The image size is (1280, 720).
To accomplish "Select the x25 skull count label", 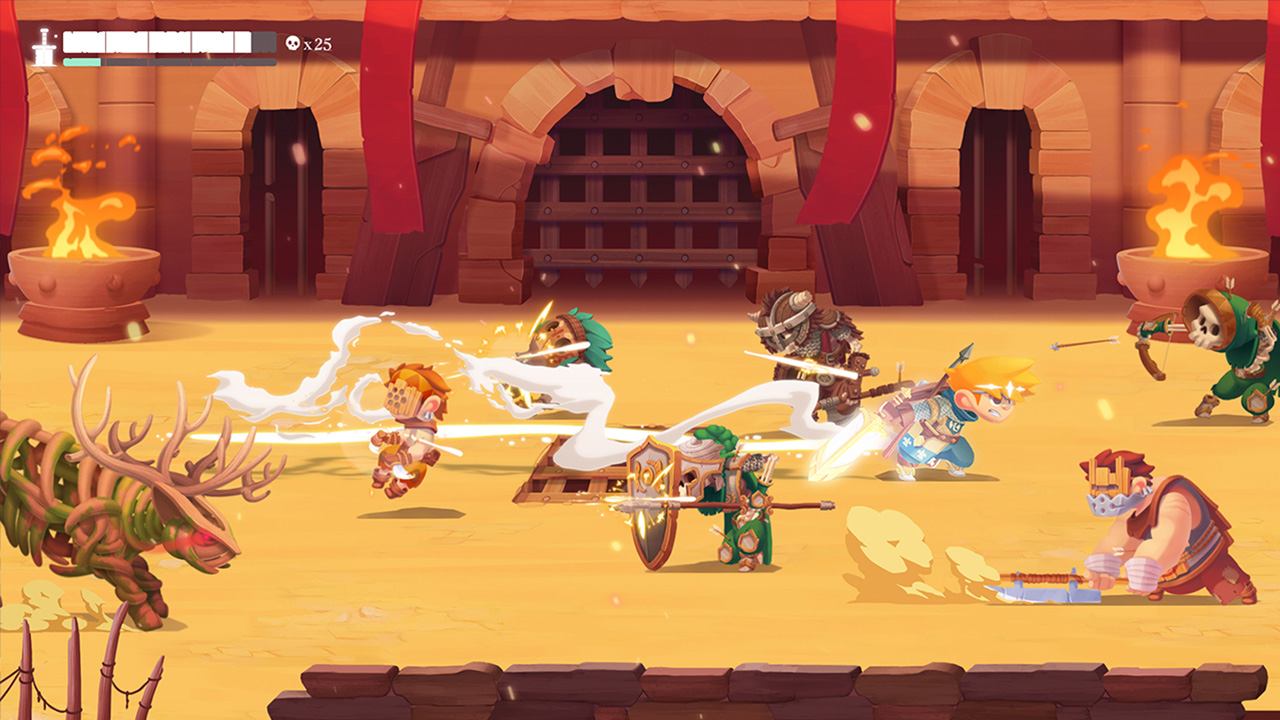I will tap(320, 43).
